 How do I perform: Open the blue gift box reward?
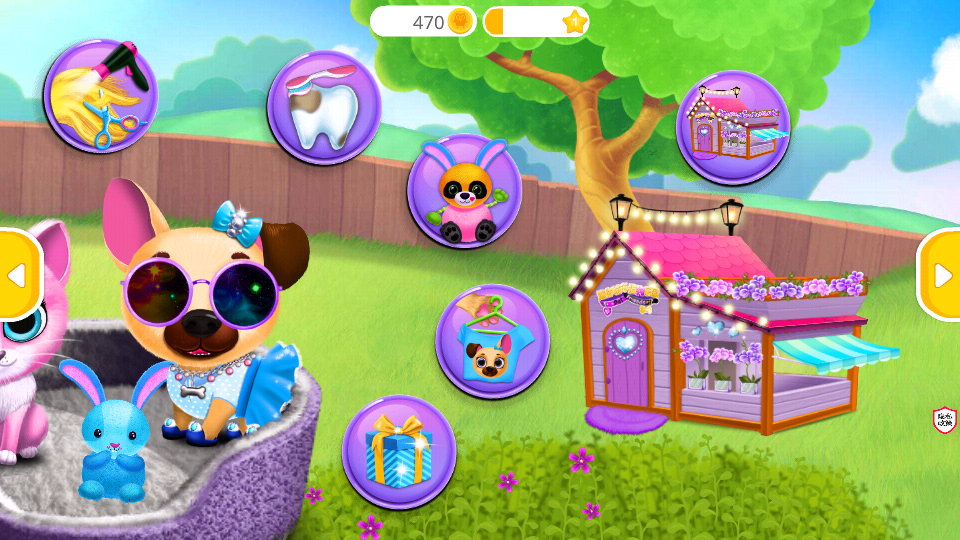pyautogui.click(x=399, y=453)
